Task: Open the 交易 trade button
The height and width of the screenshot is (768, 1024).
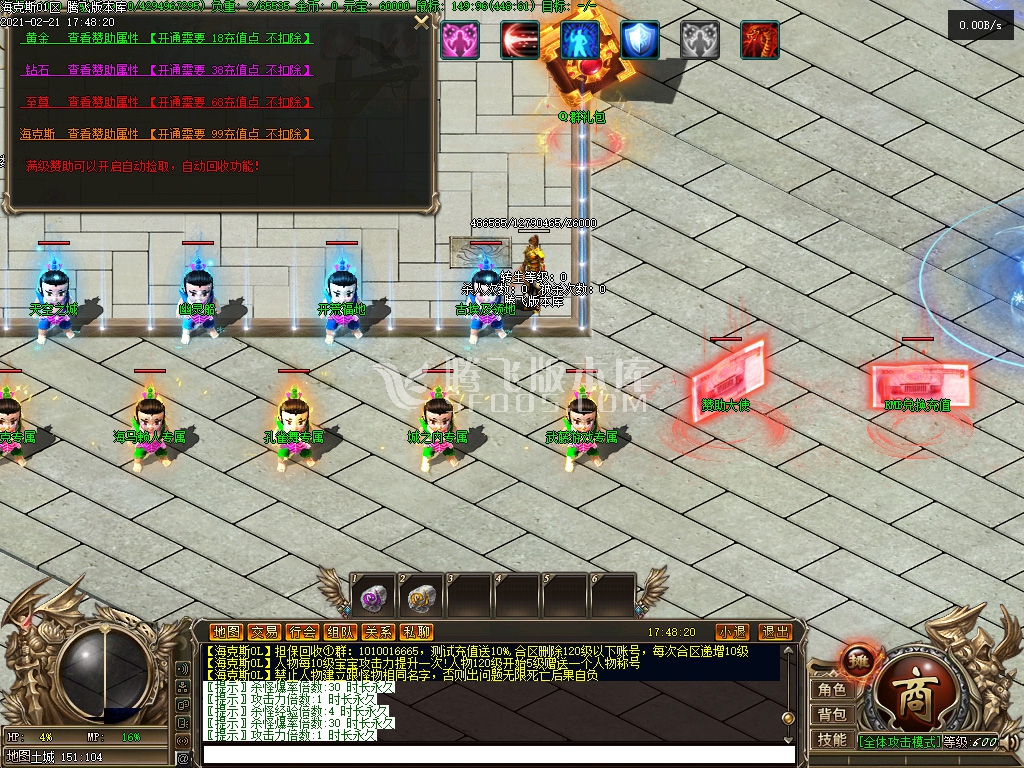Action: point(264,632)
